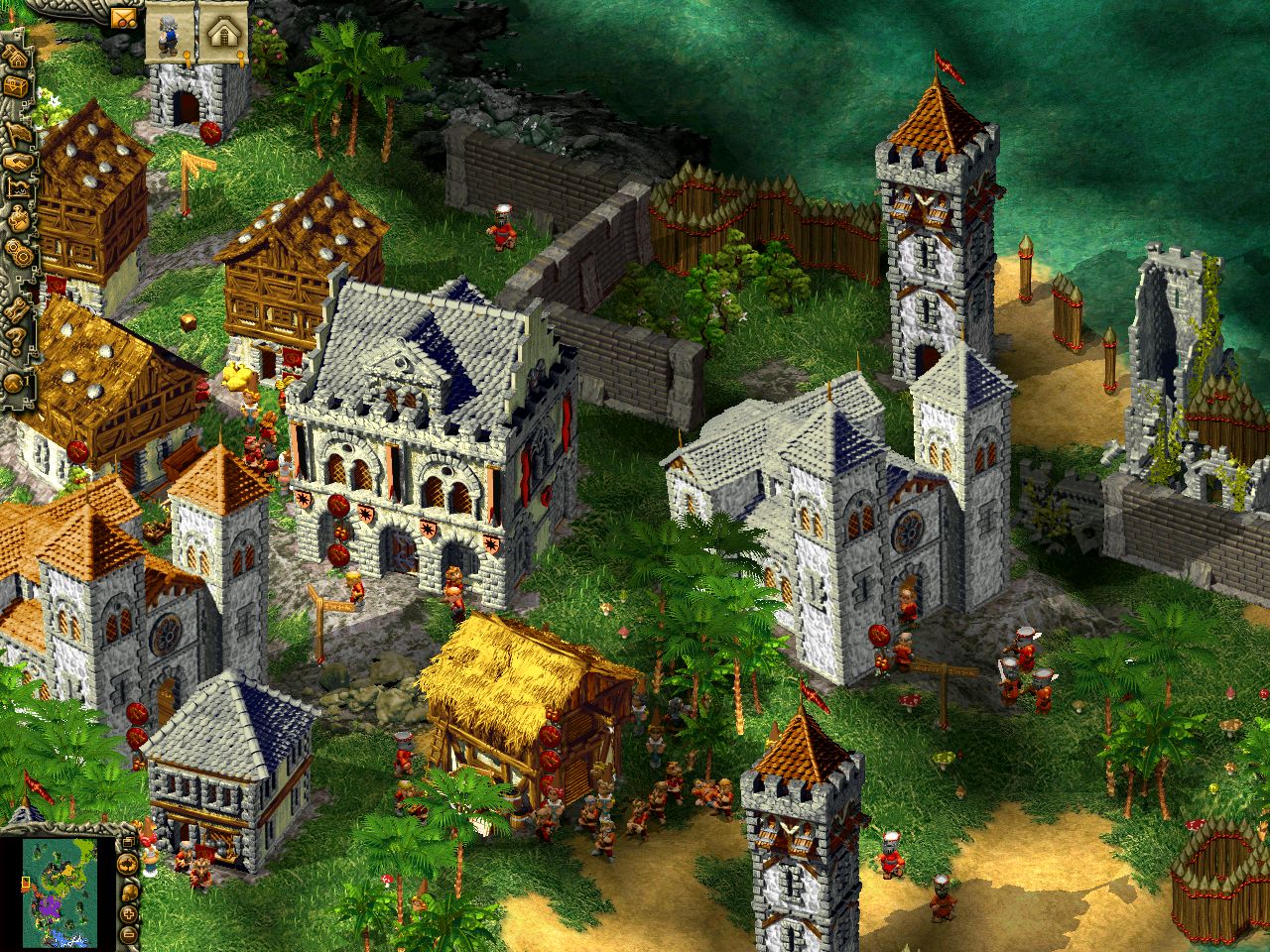Switch to the buildings panel tab
The height and width of the screenshot is (952, 1270).
223,30
